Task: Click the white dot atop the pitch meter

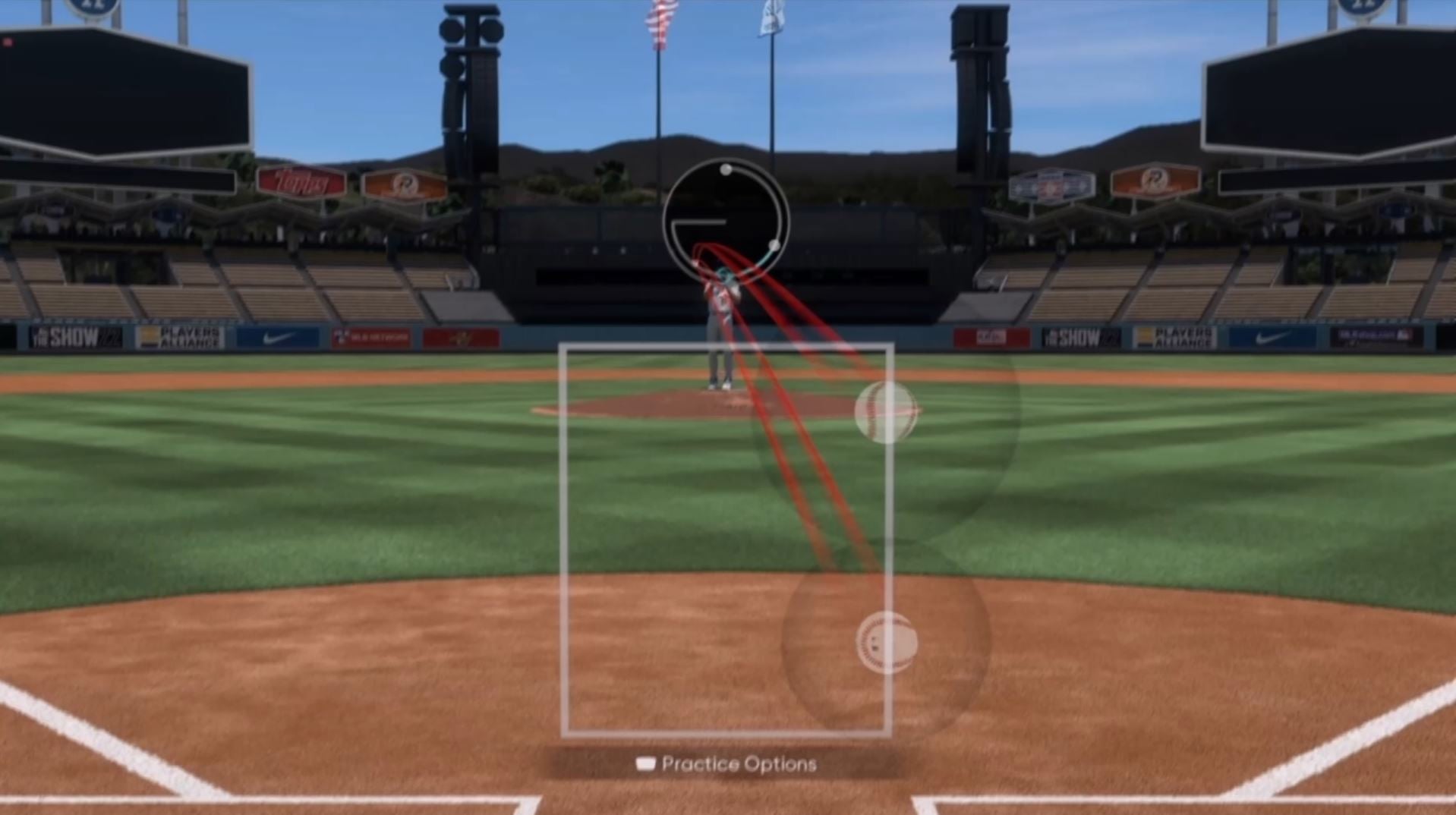Action: point(726,168)
